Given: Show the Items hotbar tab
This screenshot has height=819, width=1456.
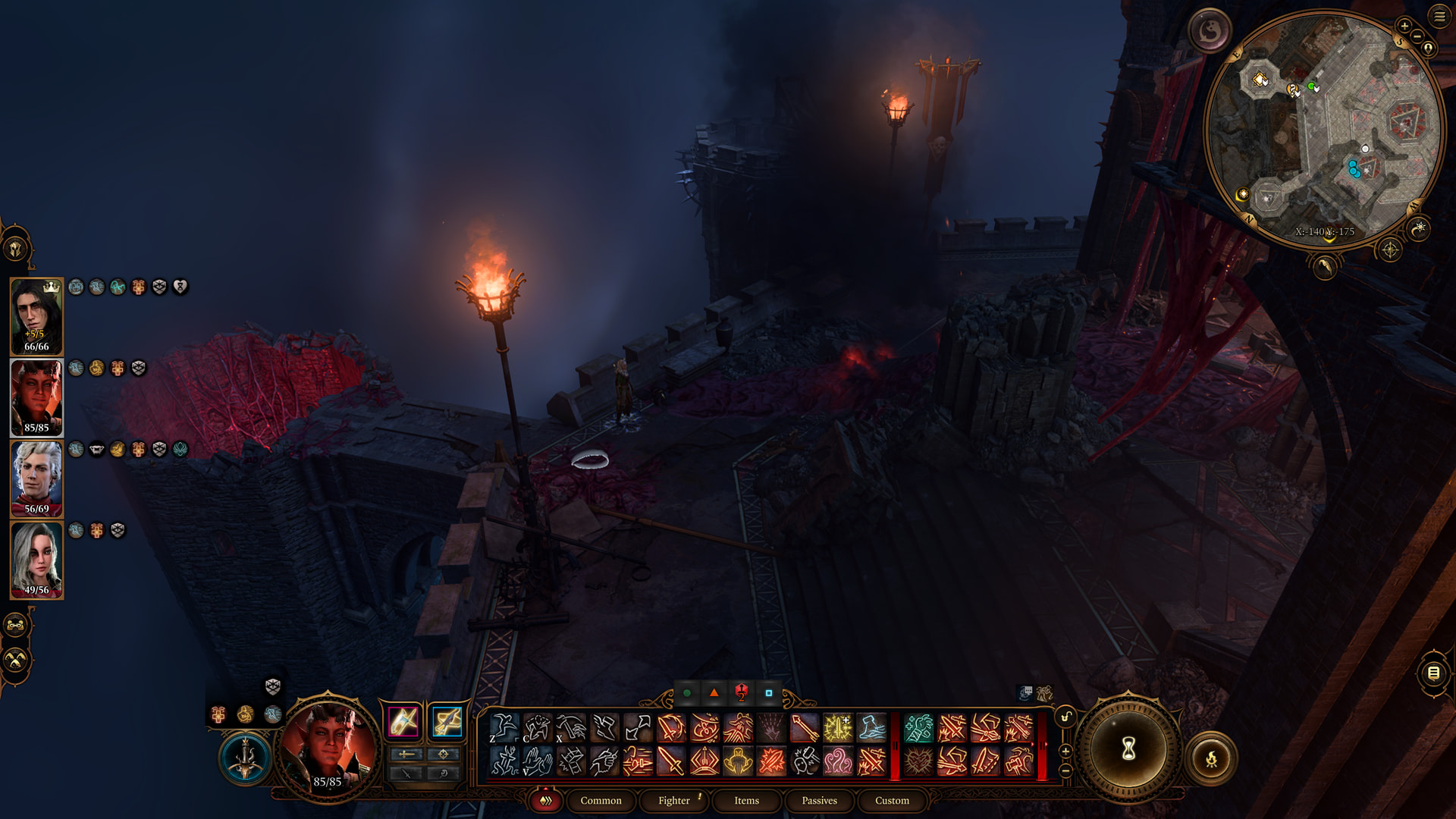Looking at the screenshot, I should click(746, 800).
